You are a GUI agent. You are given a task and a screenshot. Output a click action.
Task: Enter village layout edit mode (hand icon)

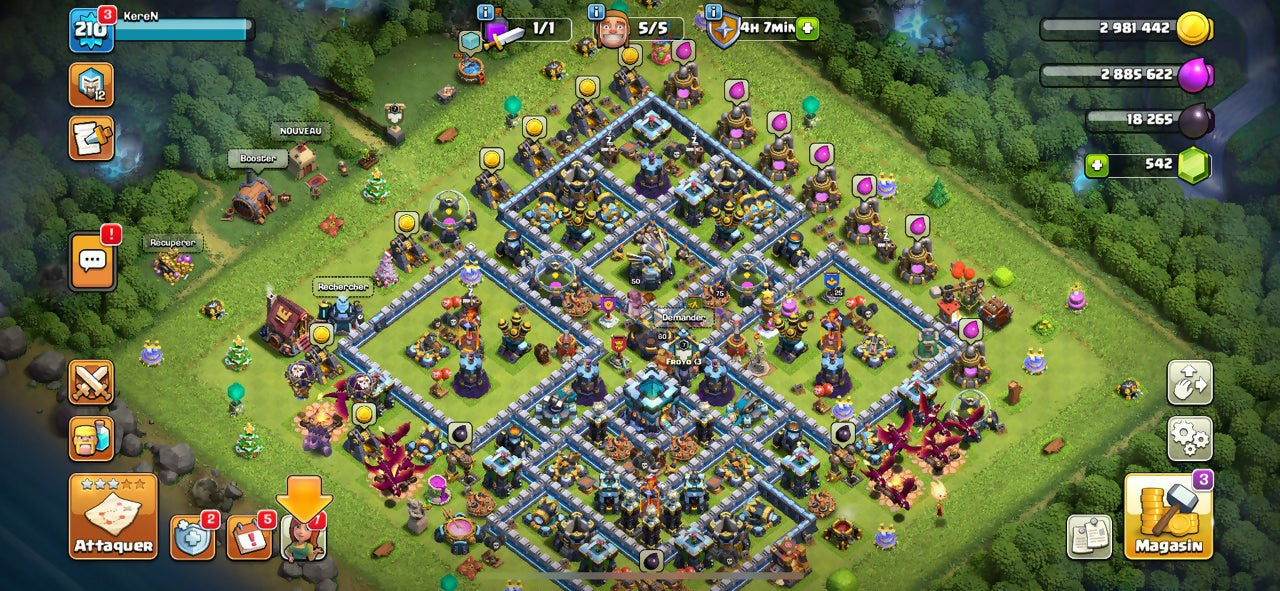(1190, 382)
